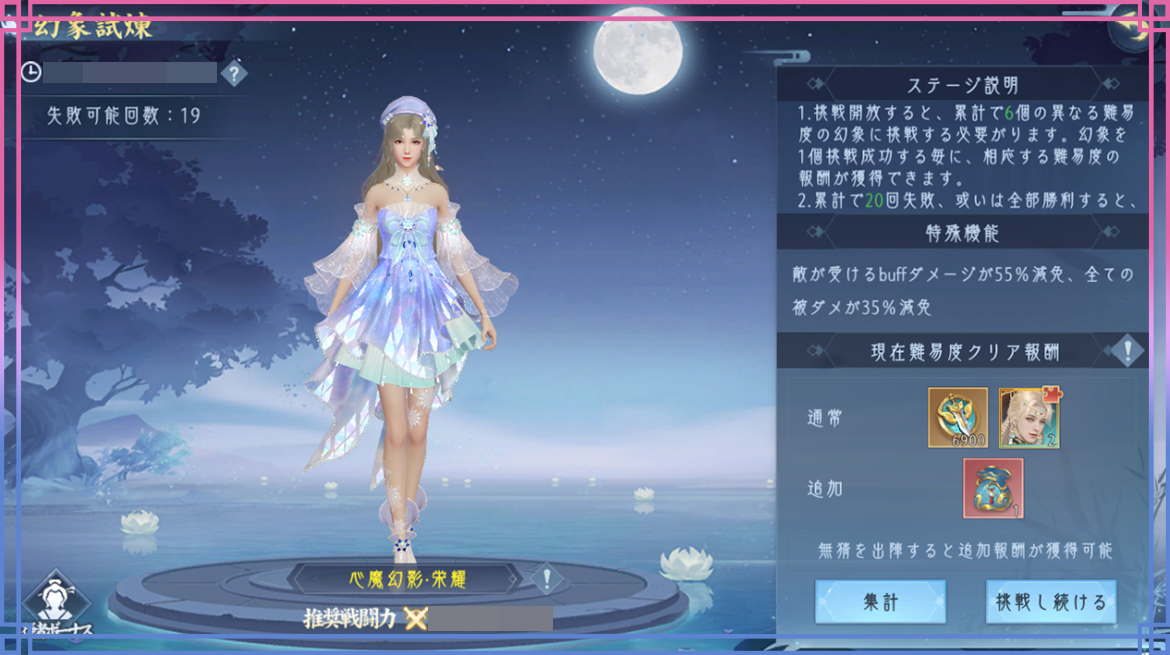Show info for 現在難易度クリア報酬
Screen dimensions: 1170x655
pos(1128,351)
